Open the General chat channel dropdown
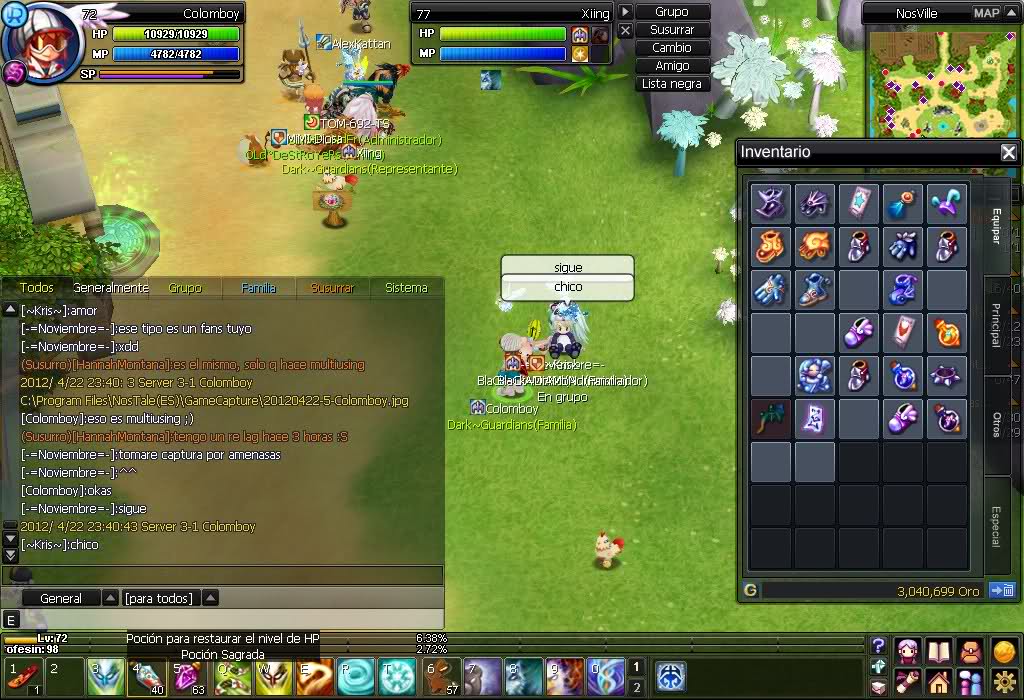Viewport: 1024px width, 700px height. (111, 598)
